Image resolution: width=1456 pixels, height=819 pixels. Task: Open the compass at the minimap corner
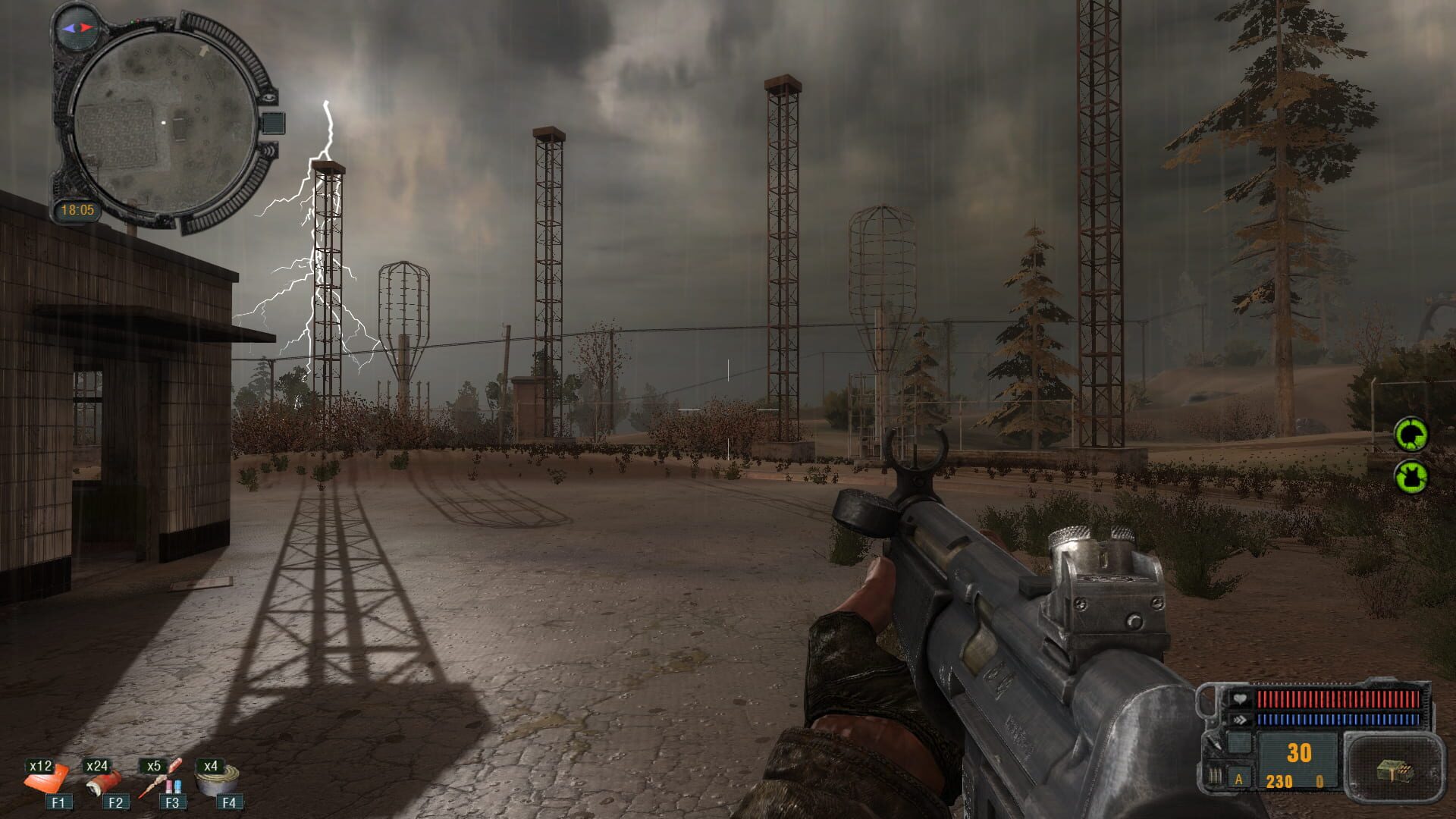pyautogui.click(x=76, y=29)
